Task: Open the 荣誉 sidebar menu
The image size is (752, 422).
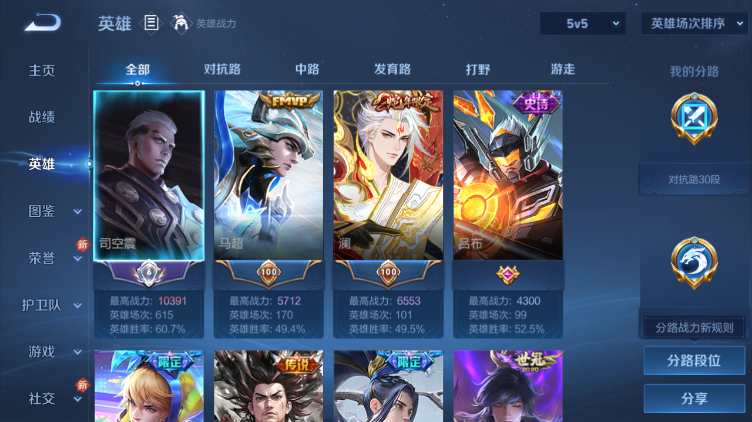Action: tap(42, 257)
